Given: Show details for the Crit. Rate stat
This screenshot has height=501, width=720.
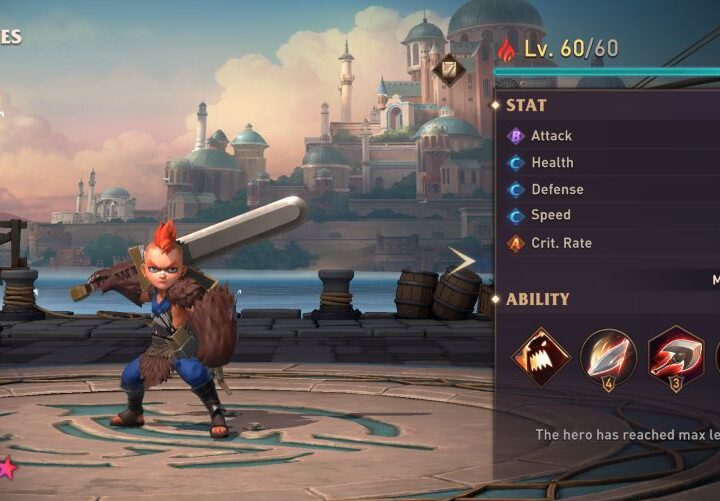Looking at the screenshot, I should 561,242.
